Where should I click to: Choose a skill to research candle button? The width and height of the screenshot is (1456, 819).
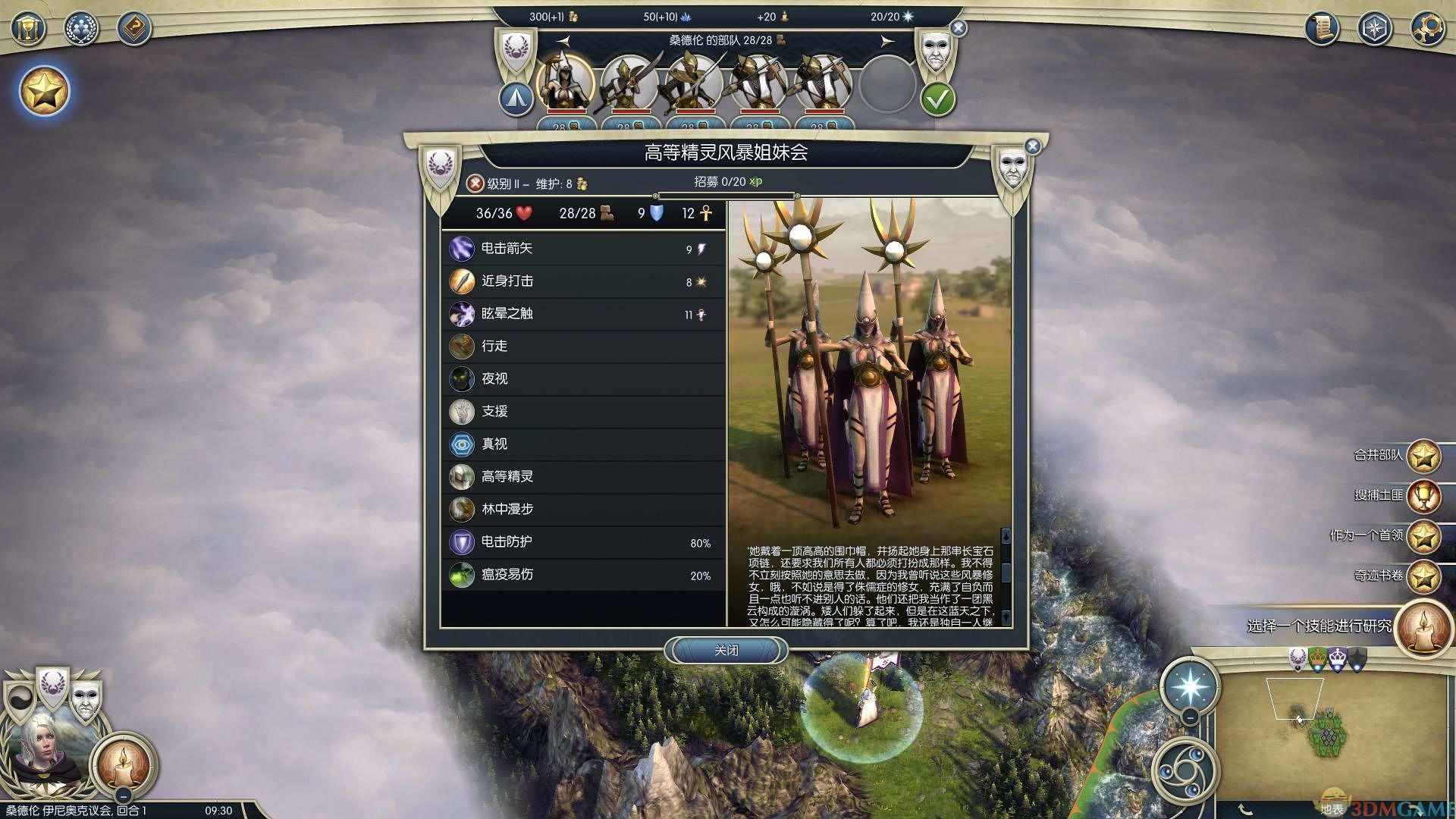[1423, 628]
